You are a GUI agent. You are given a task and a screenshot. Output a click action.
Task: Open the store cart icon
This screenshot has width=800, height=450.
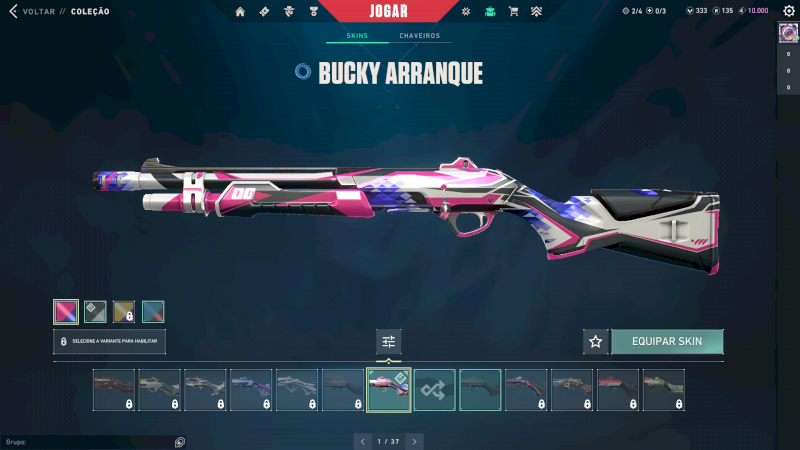pos(513,12)
